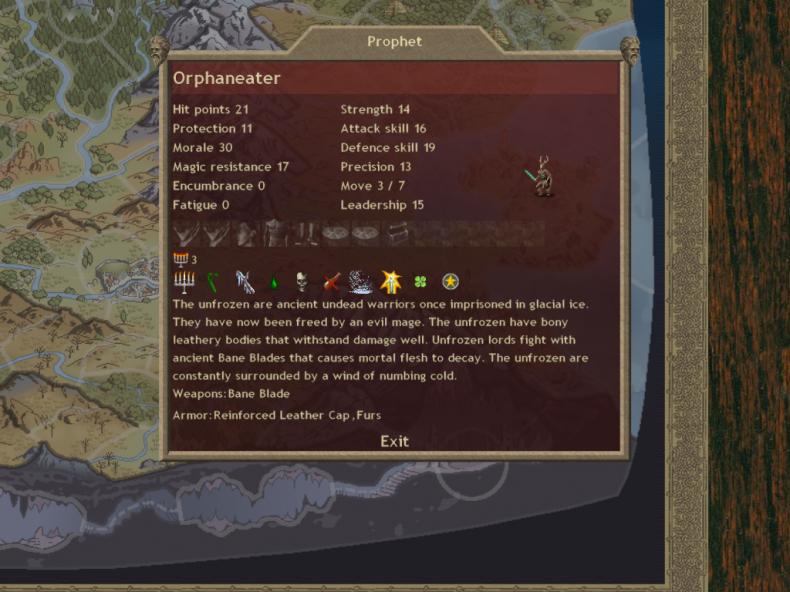790x592 pixels.
Task: Click the small candle path icon labeled 3
Action: click(x=180, y=259)
